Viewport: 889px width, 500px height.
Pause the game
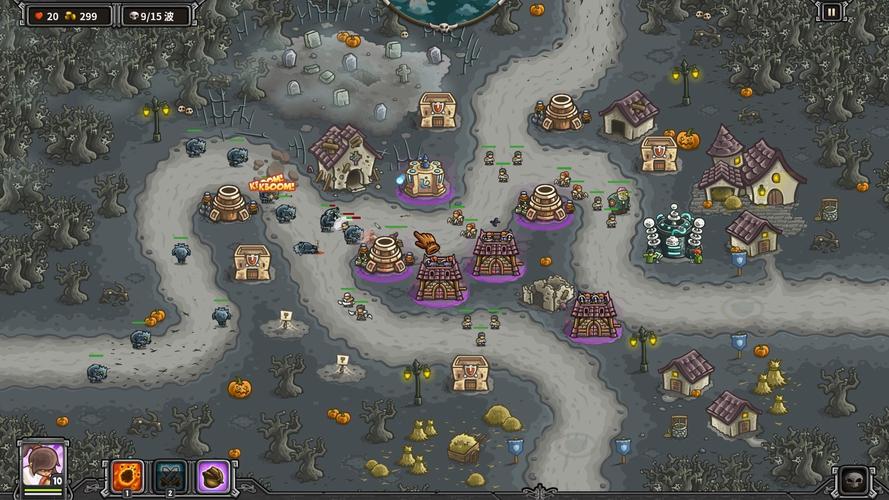click(831, 13)
